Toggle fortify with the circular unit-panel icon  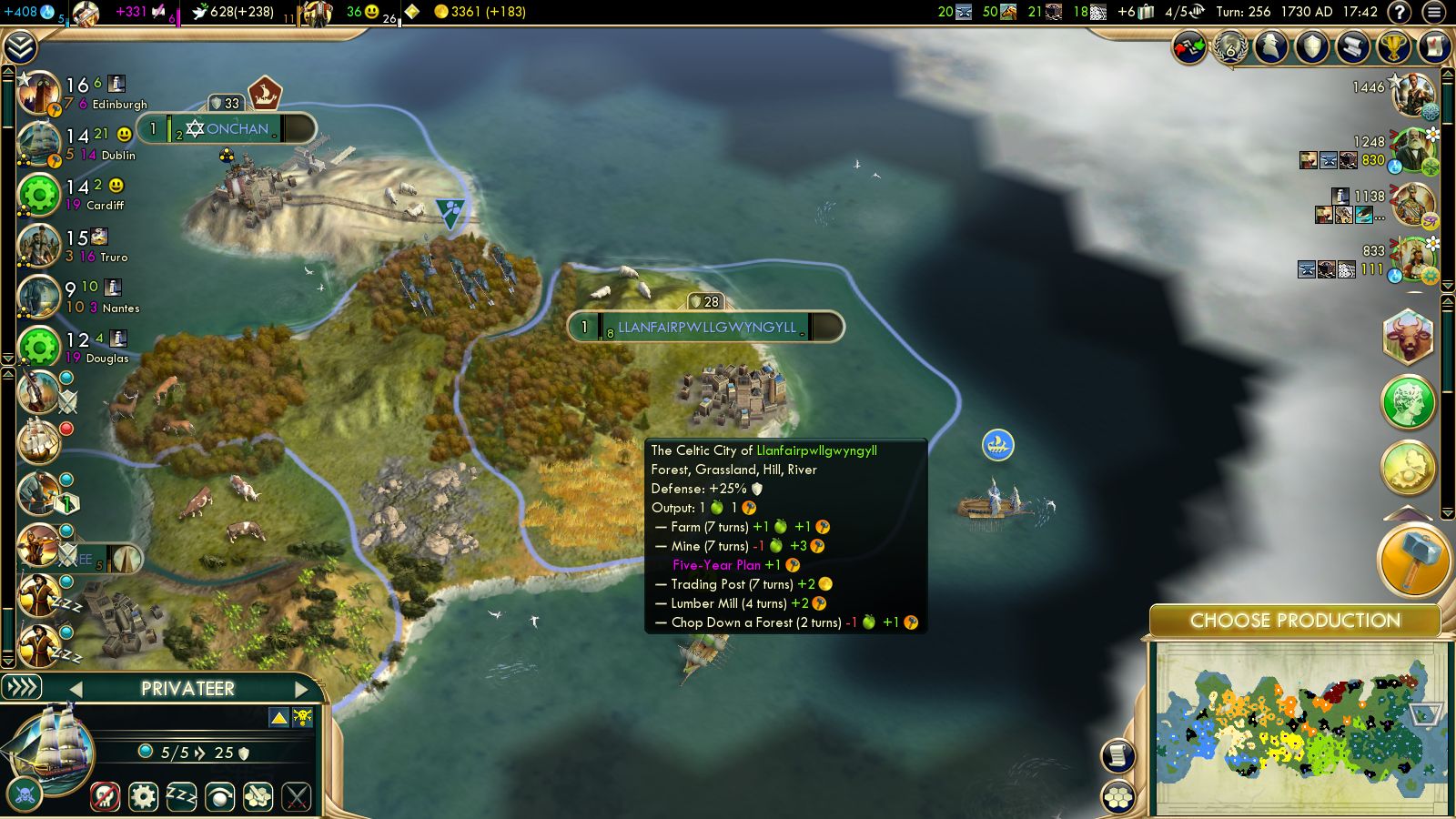coord(218,794)
